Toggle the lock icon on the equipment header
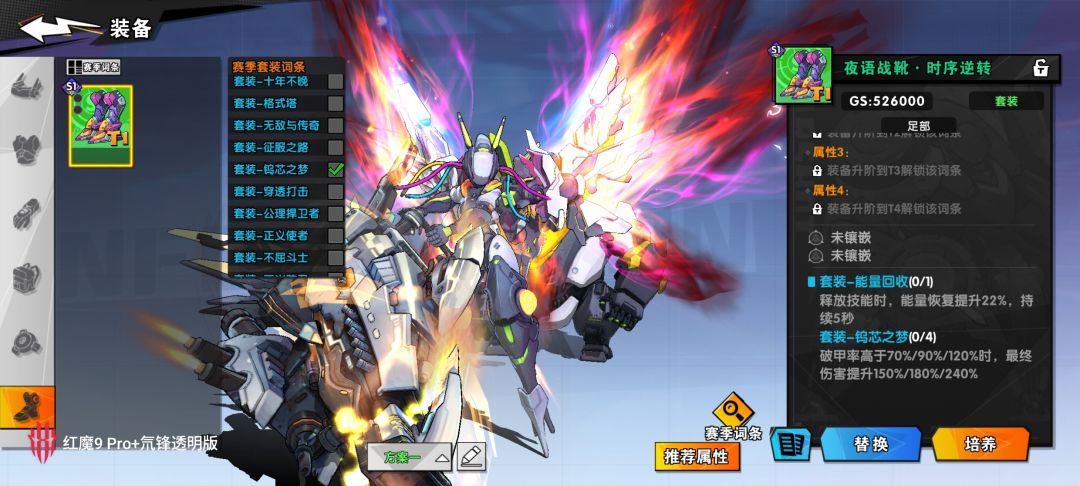 tap(1041, 68)
